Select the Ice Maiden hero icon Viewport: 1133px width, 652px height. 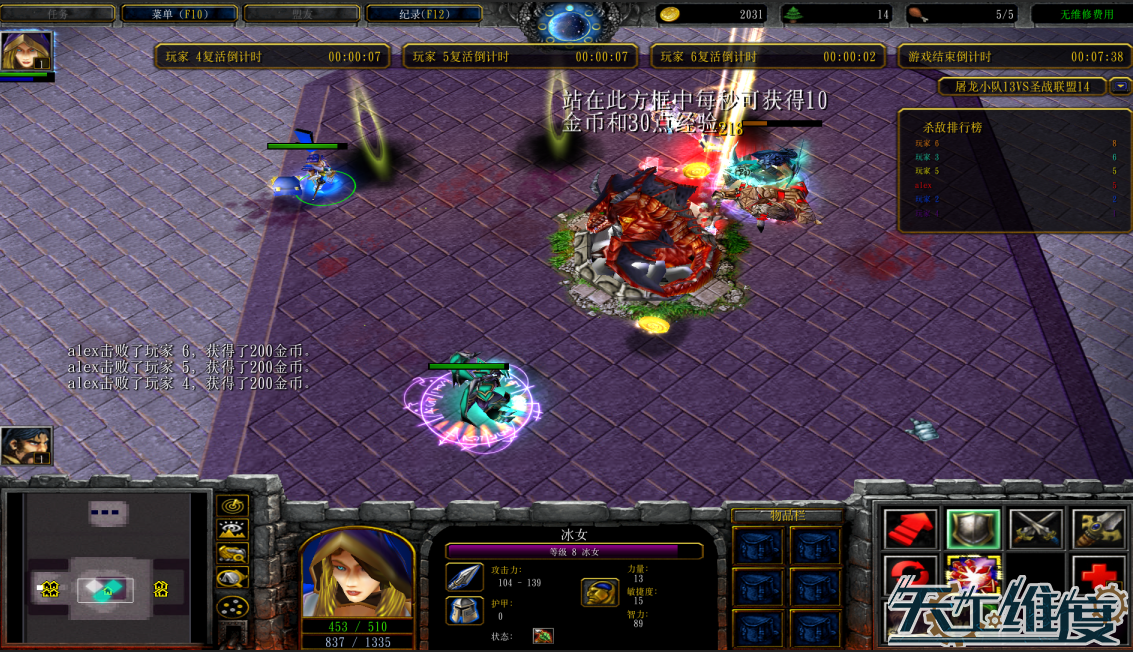(x=25, y=51)
